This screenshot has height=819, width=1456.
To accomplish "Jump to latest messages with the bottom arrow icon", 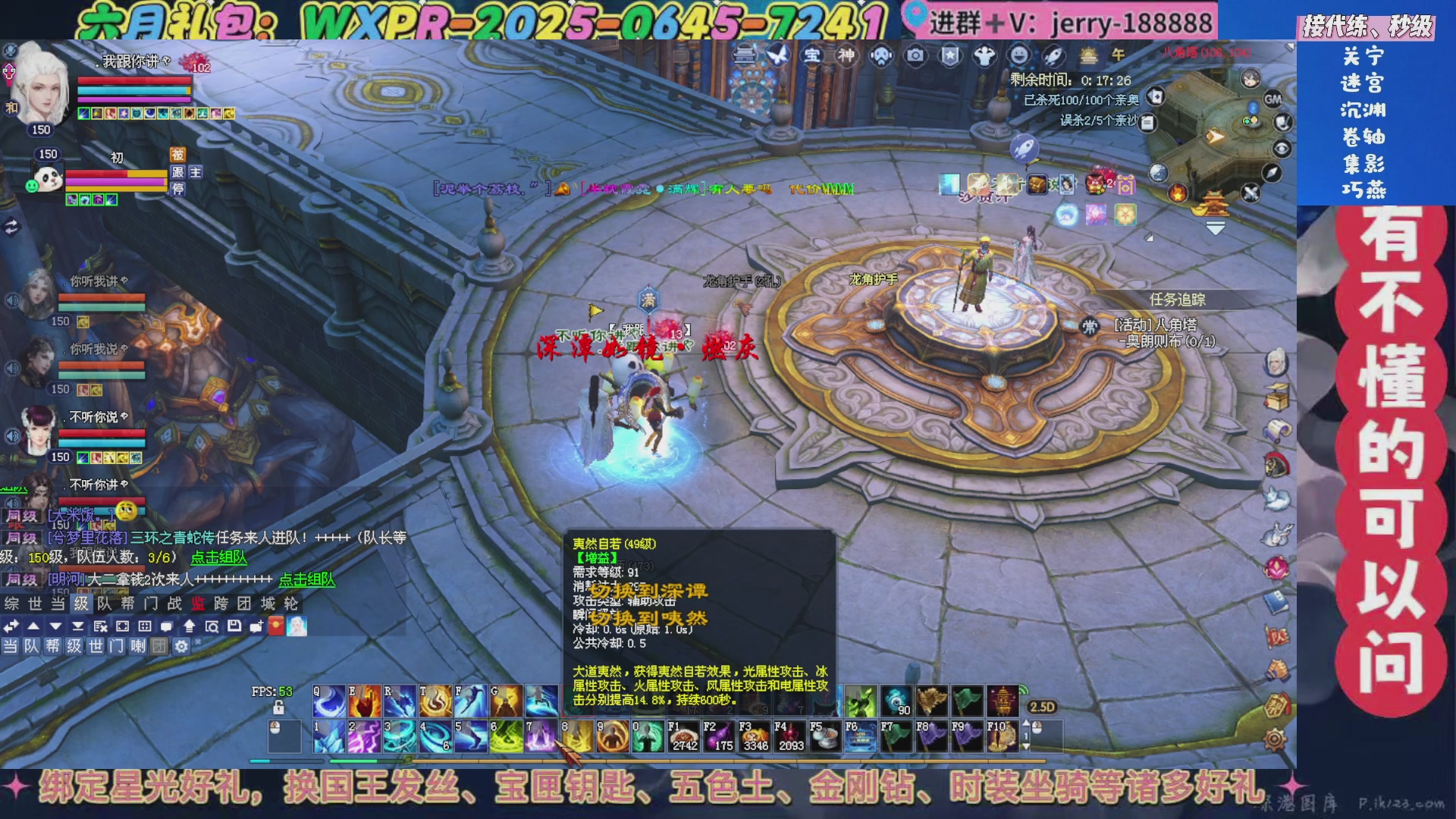I will (x=78, y=626).
